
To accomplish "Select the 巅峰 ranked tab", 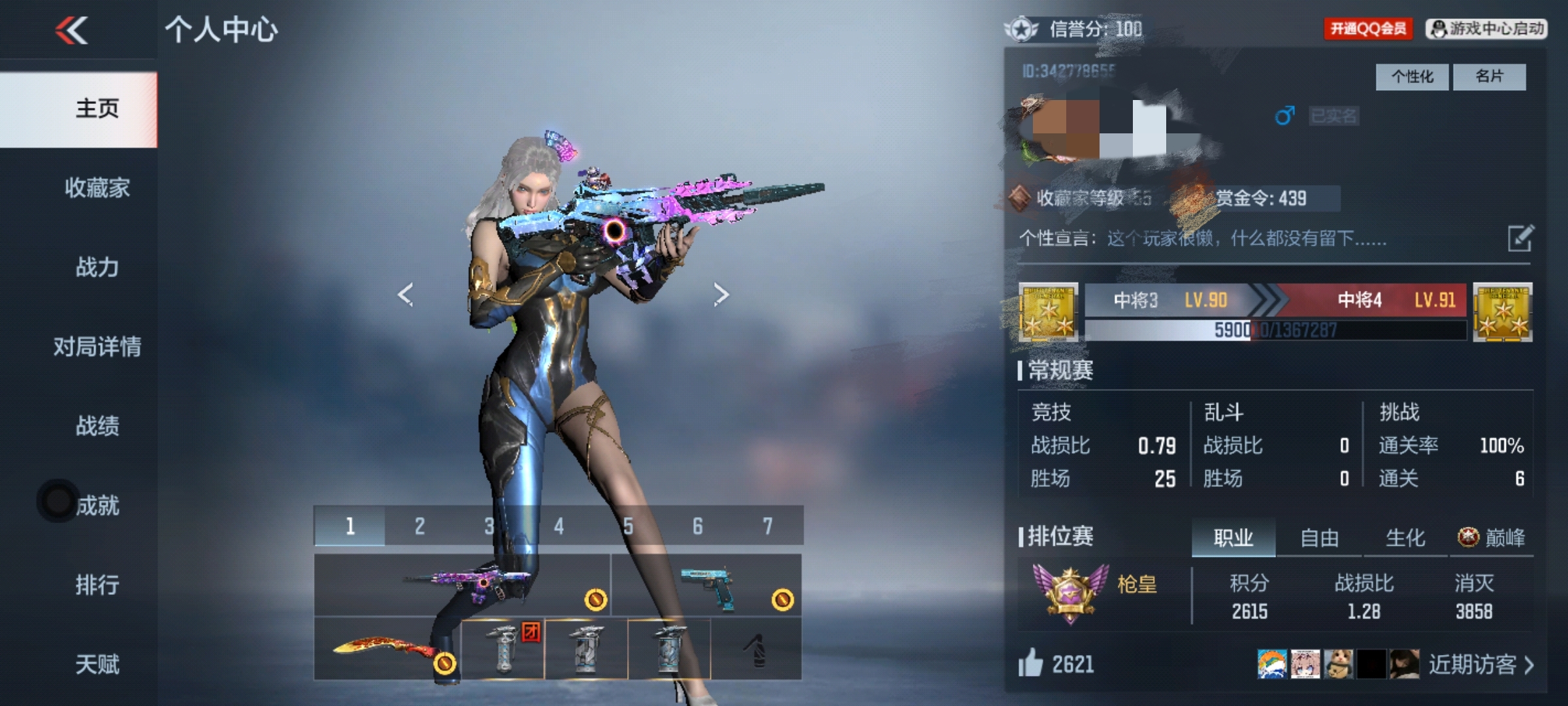I will 1492,538.
